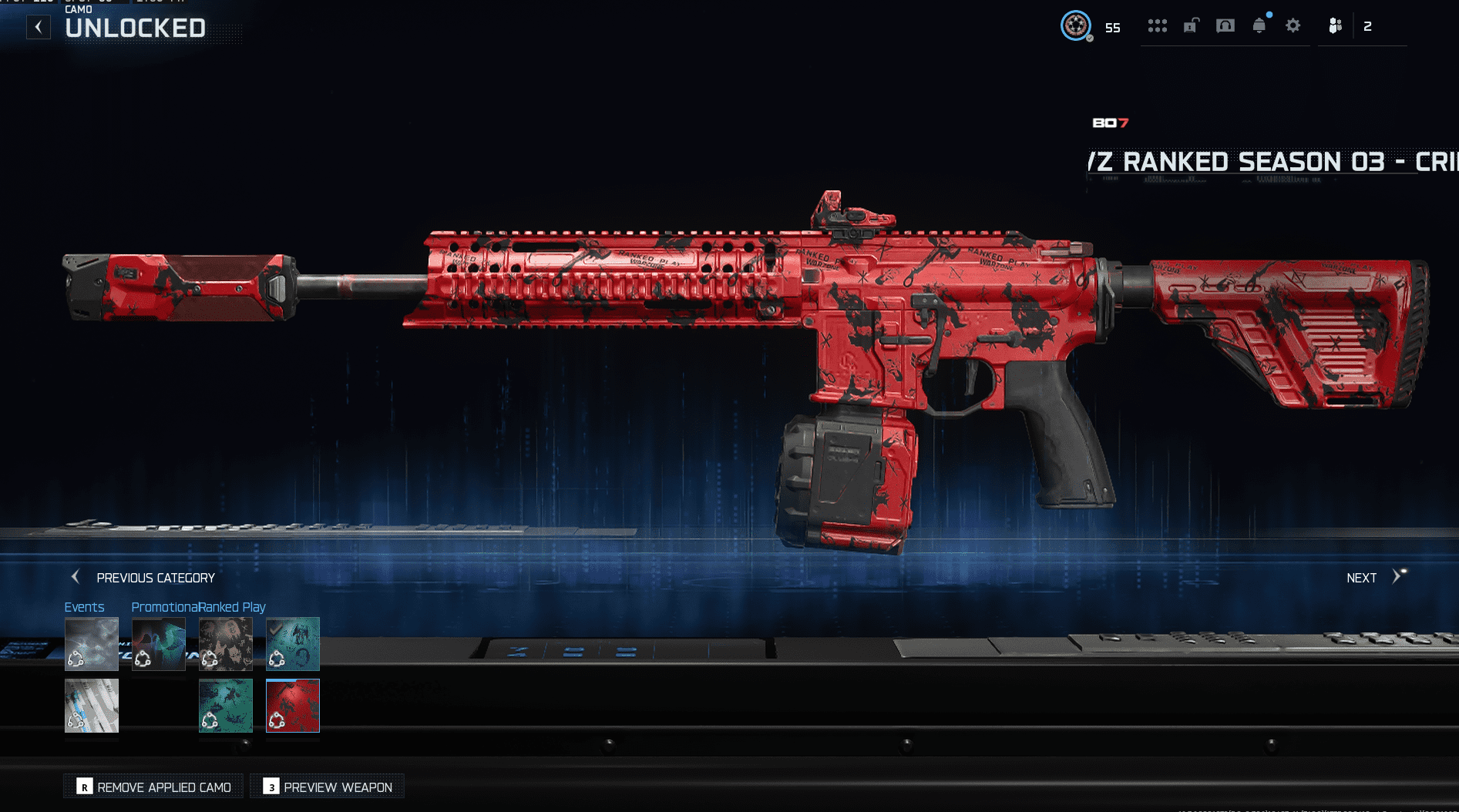The height and width of the screenshot is (812, 1459).
Task: Choose the green-teal camo without checkmark
Action: 226,706
